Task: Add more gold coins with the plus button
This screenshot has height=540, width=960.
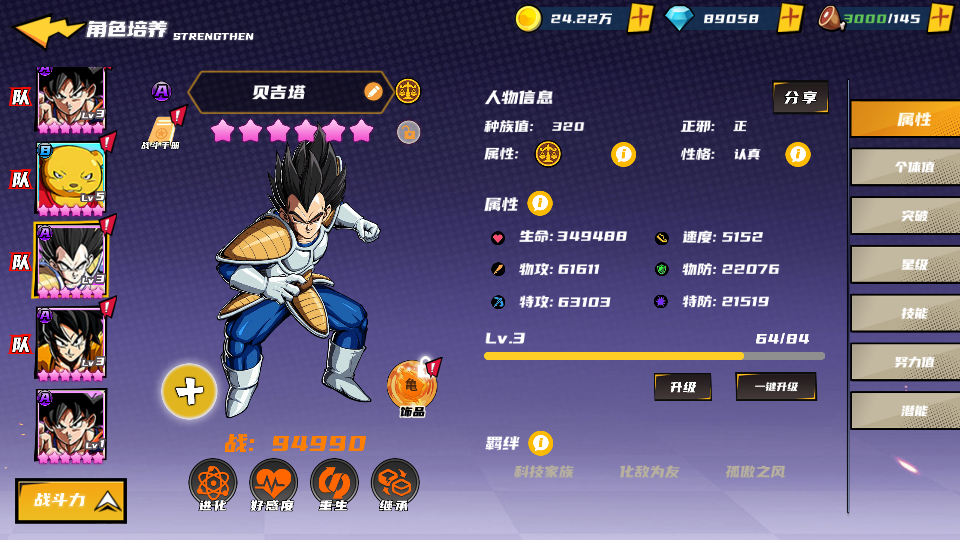Action: [x=640, y=18]
